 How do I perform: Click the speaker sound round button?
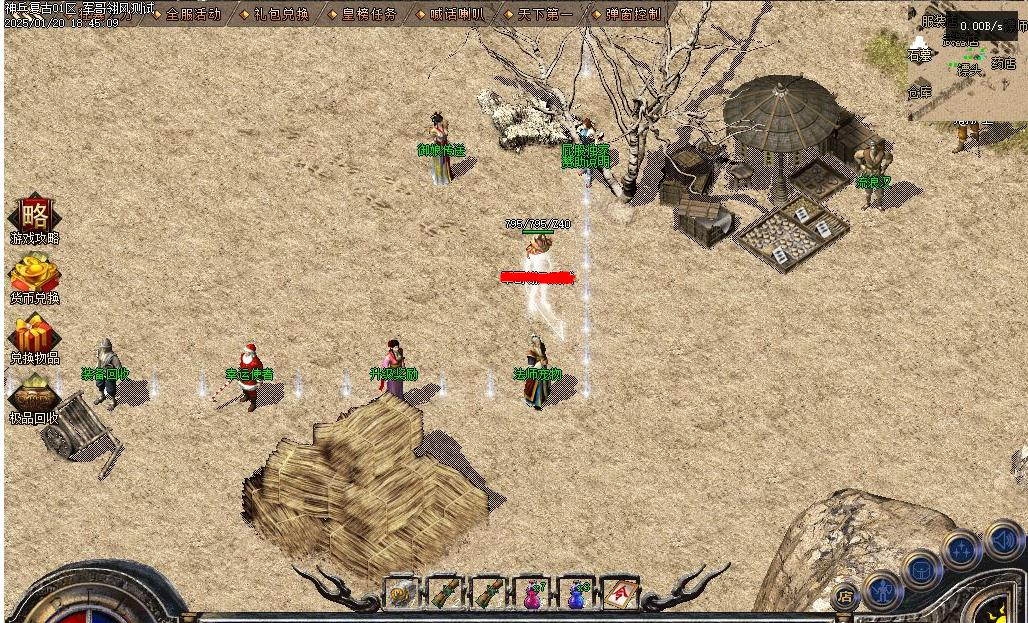click(x=1003, y=539)
